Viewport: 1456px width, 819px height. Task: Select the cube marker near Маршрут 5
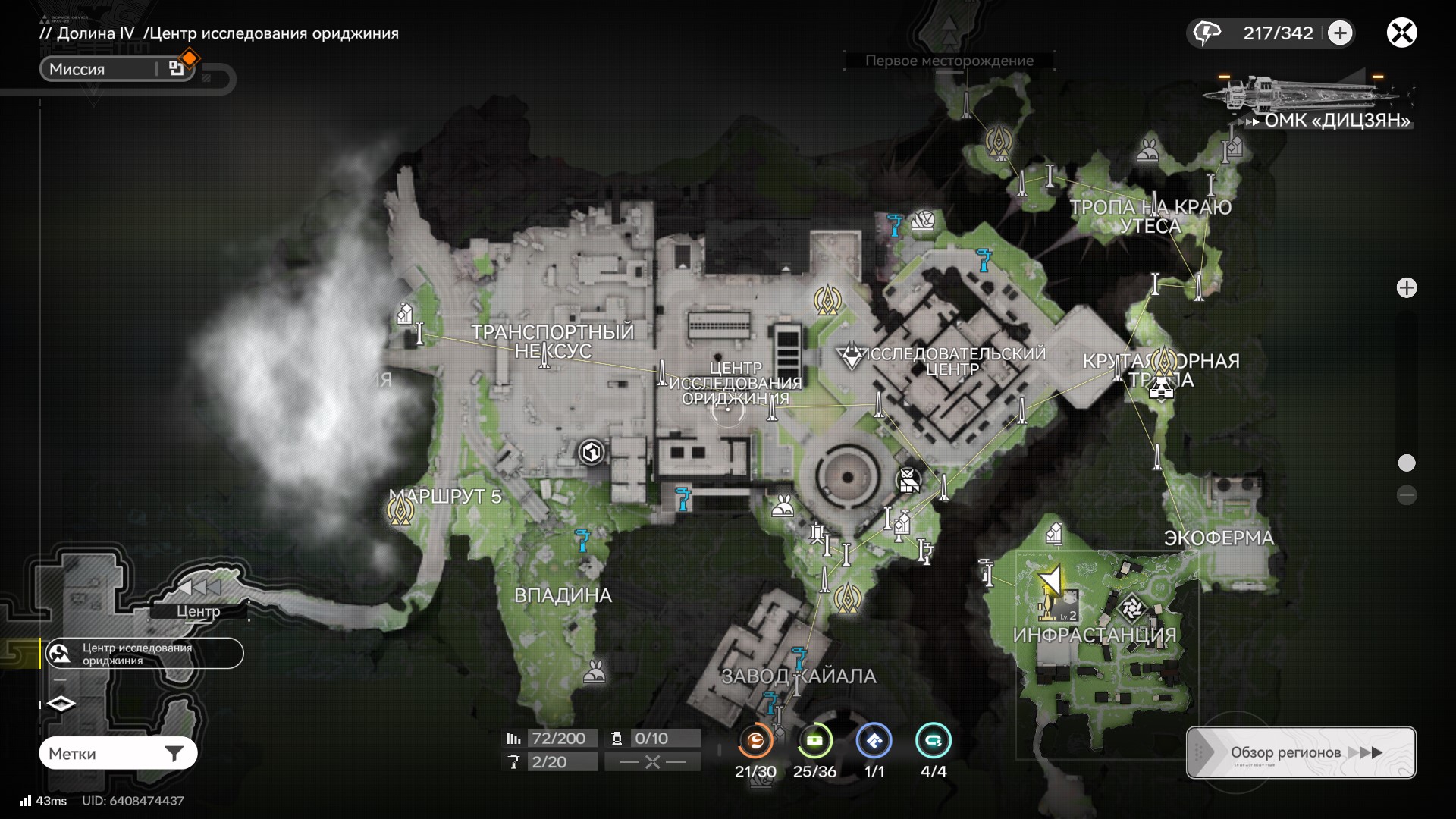tap(591, 453)
